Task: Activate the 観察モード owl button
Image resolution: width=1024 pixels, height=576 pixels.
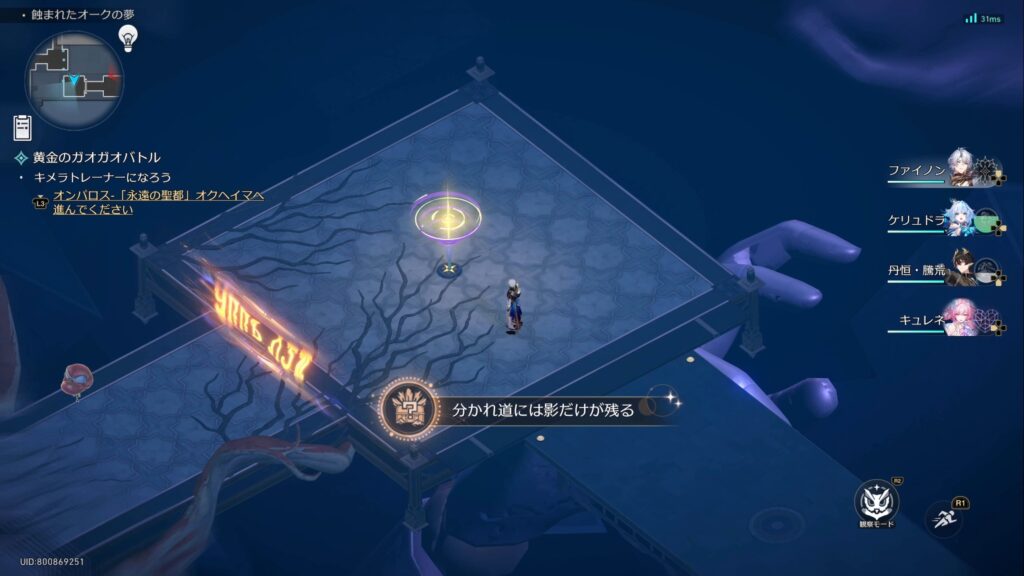Action: 876,502
